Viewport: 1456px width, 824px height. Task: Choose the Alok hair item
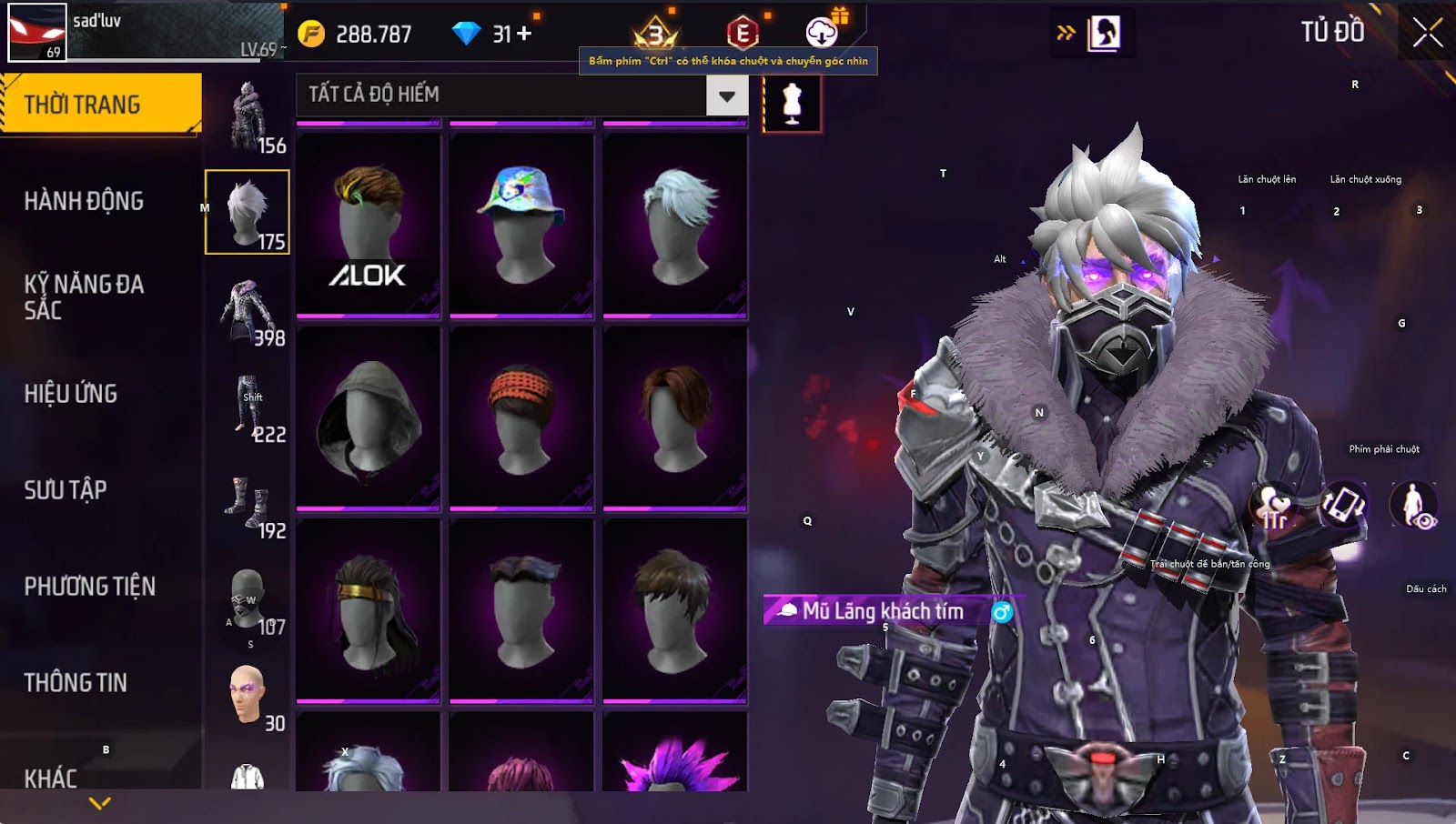[369, 226]
